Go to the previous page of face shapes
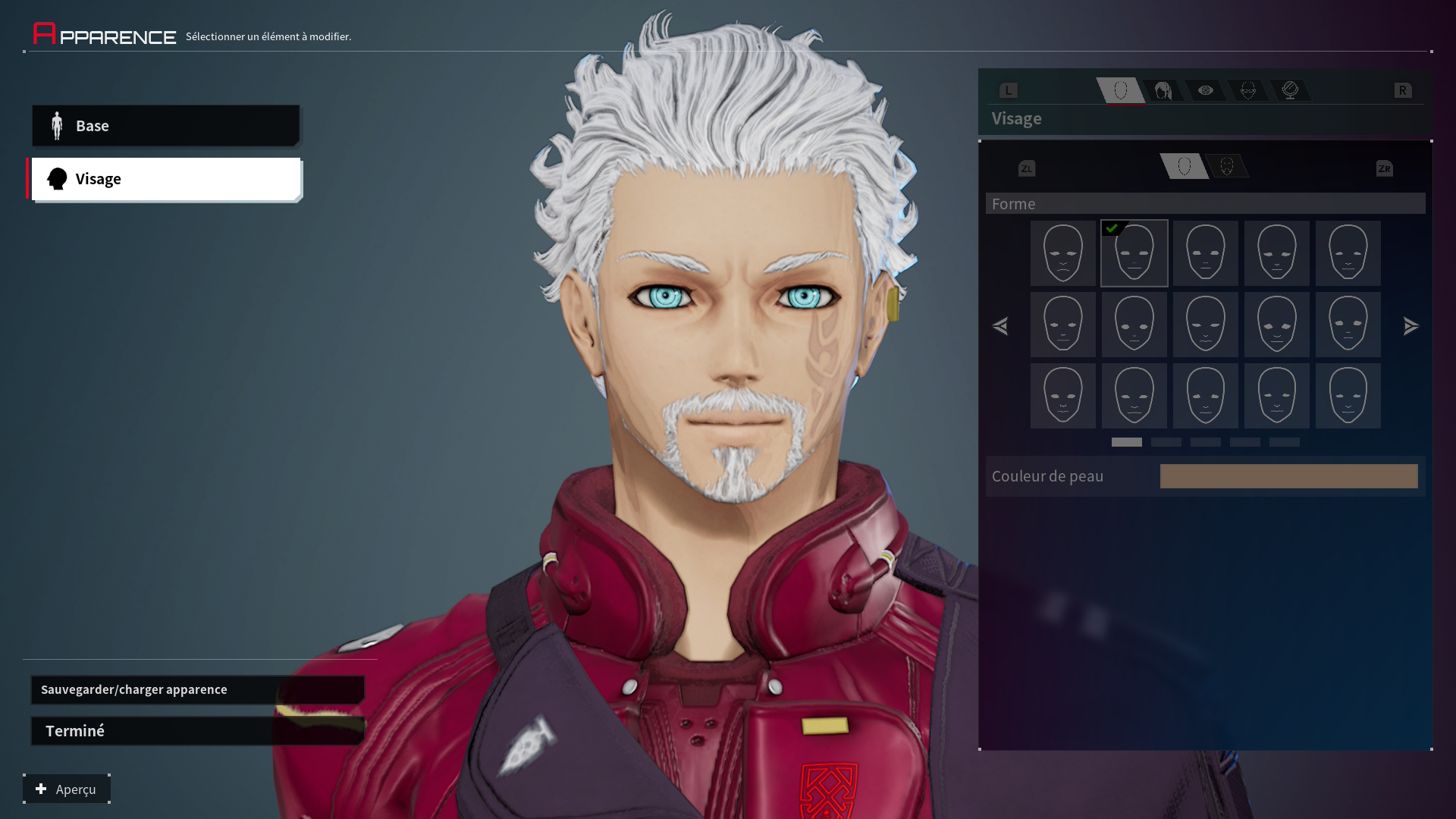The height and width of the screenshot is (819, 1456). pyautogui.click(x=1000, y=326)
